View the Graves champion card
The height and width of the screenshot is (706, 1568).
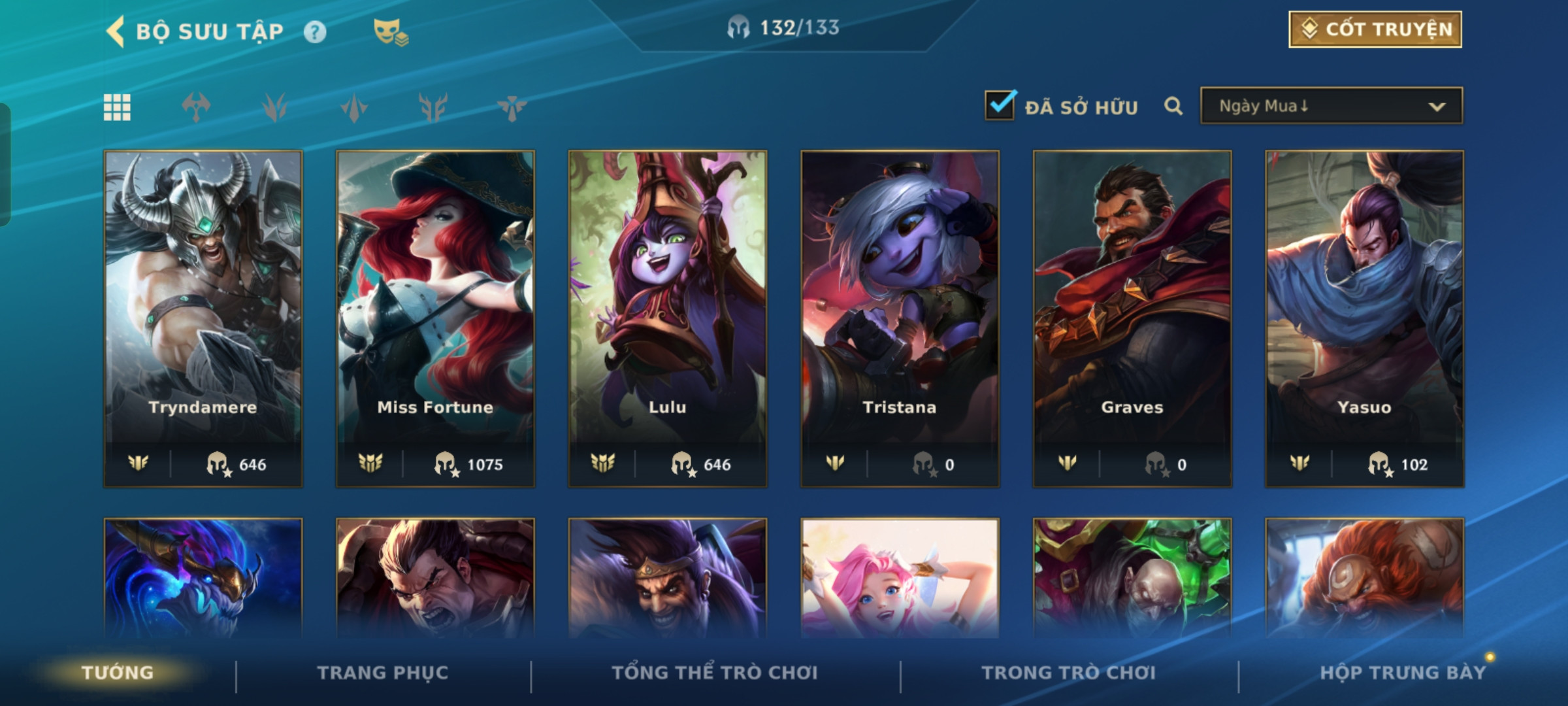point(1132,318)
